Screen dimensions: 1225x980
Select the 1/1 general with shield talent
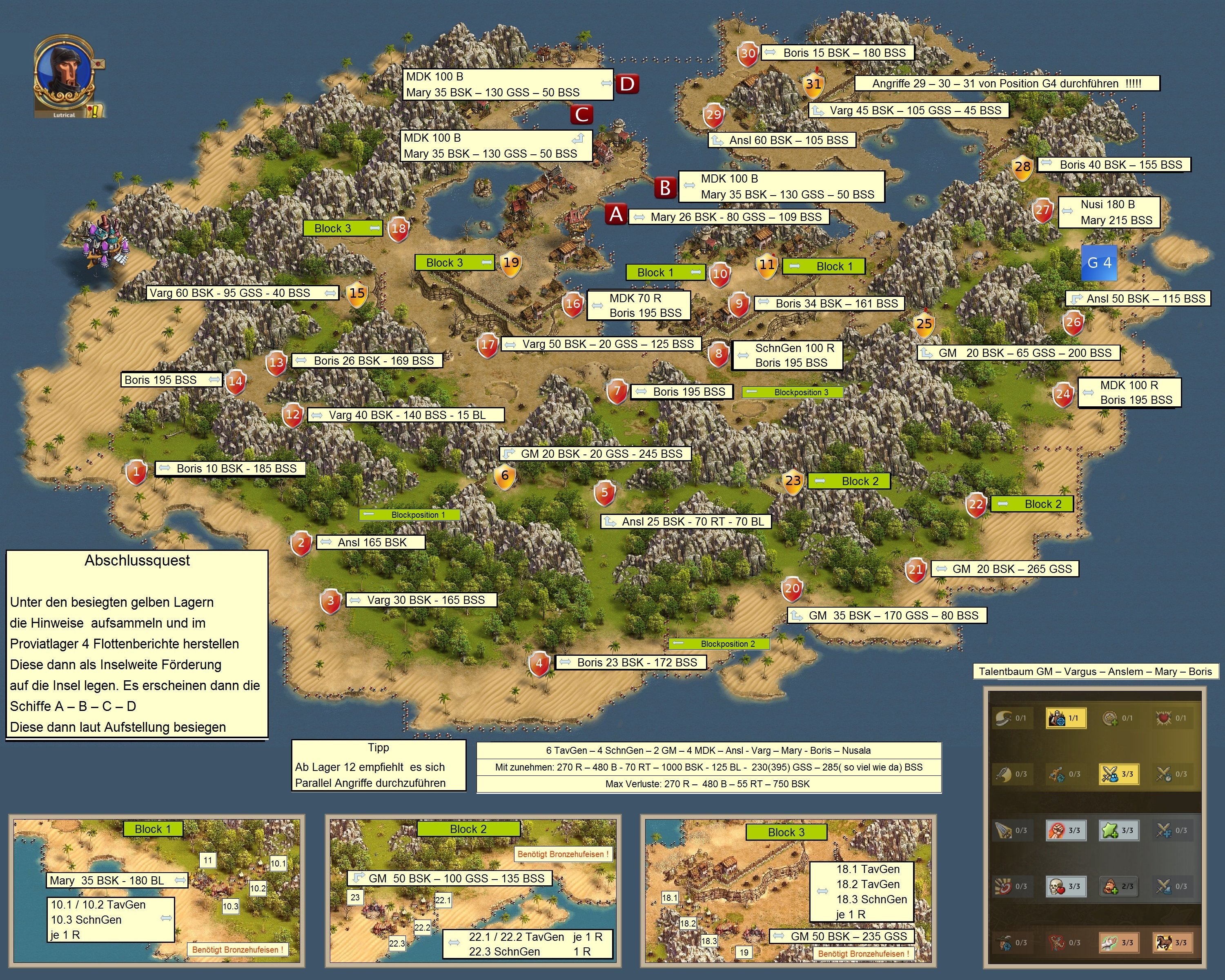(x=1065, y=718)
